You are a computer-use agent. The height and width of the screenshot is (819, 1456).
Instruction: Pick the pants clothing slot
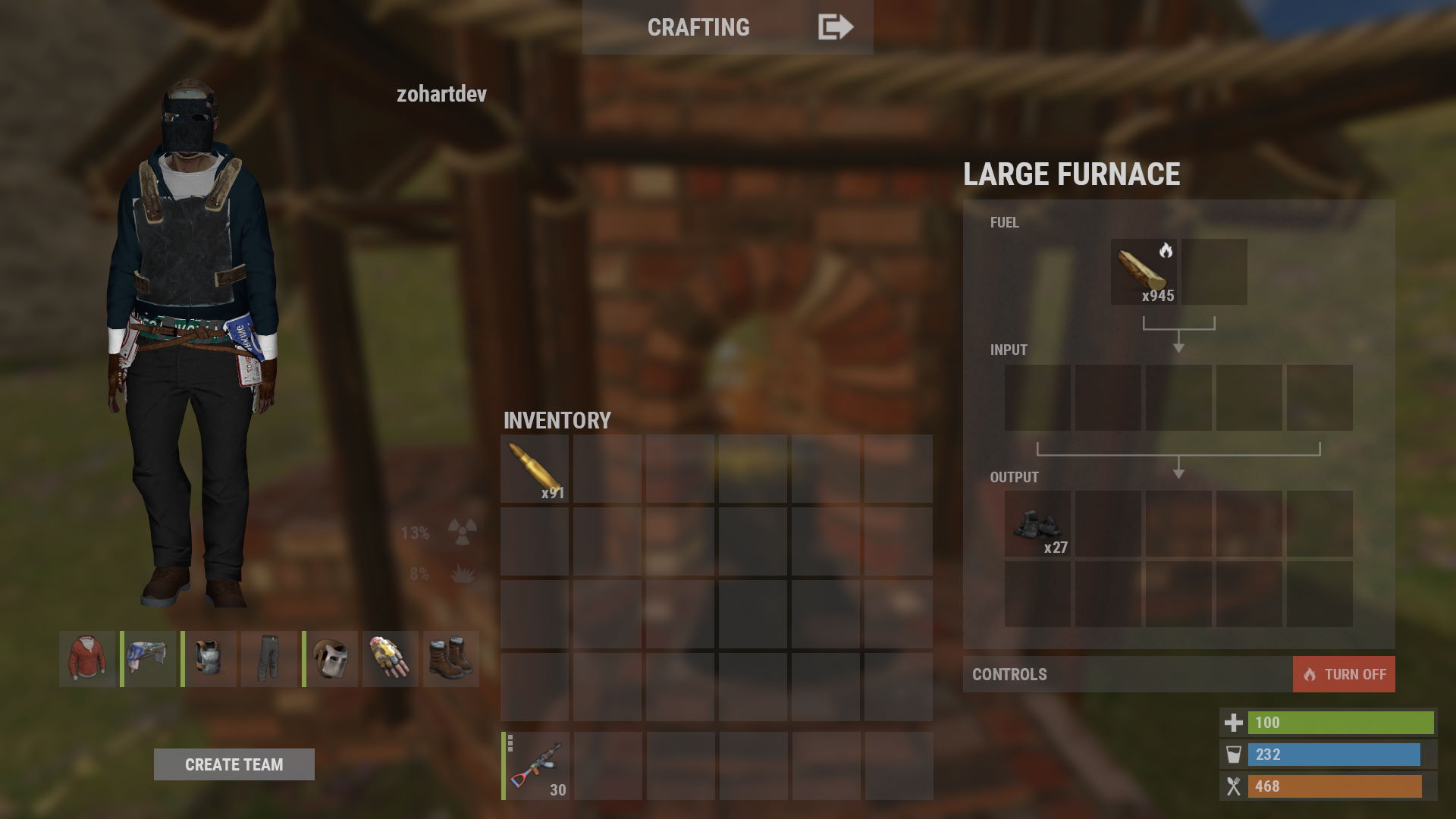pyautogui.click(x=269, y=659)
